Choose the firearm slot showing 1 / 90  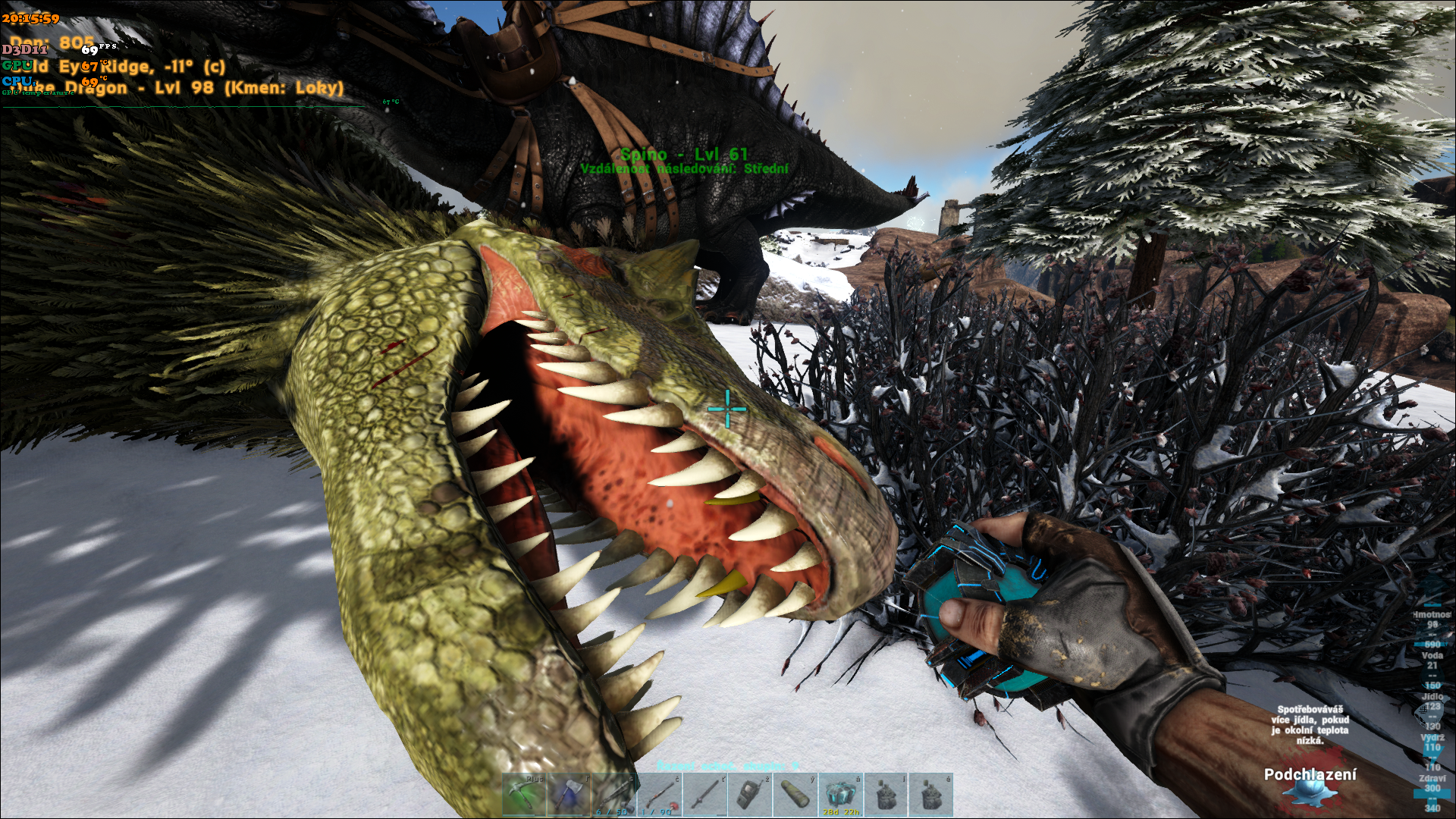click(x=658, y=795)
